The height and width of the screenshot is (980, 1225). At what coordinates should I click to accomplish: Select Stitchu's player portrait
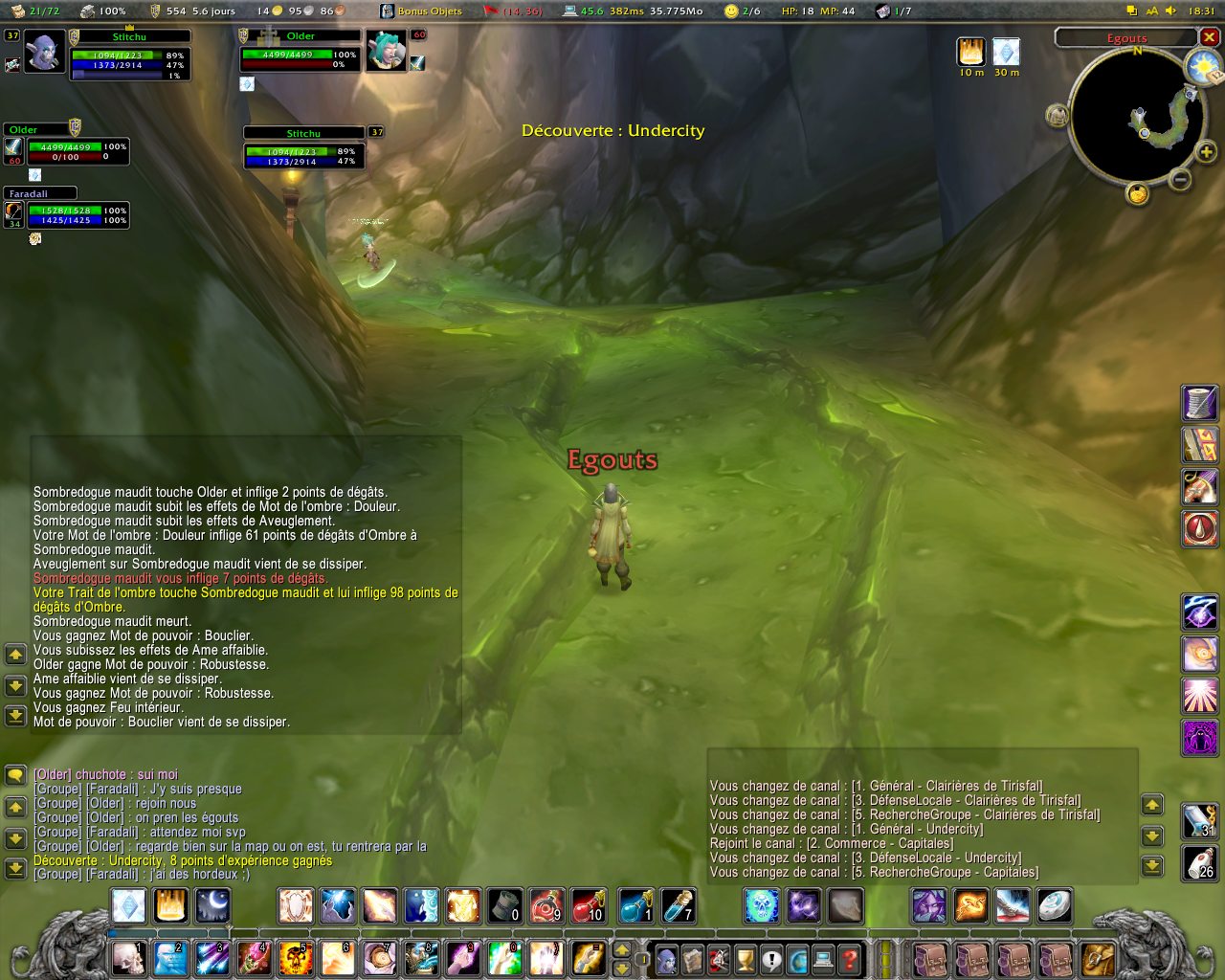pyautogui.click(x=43, y=53)
